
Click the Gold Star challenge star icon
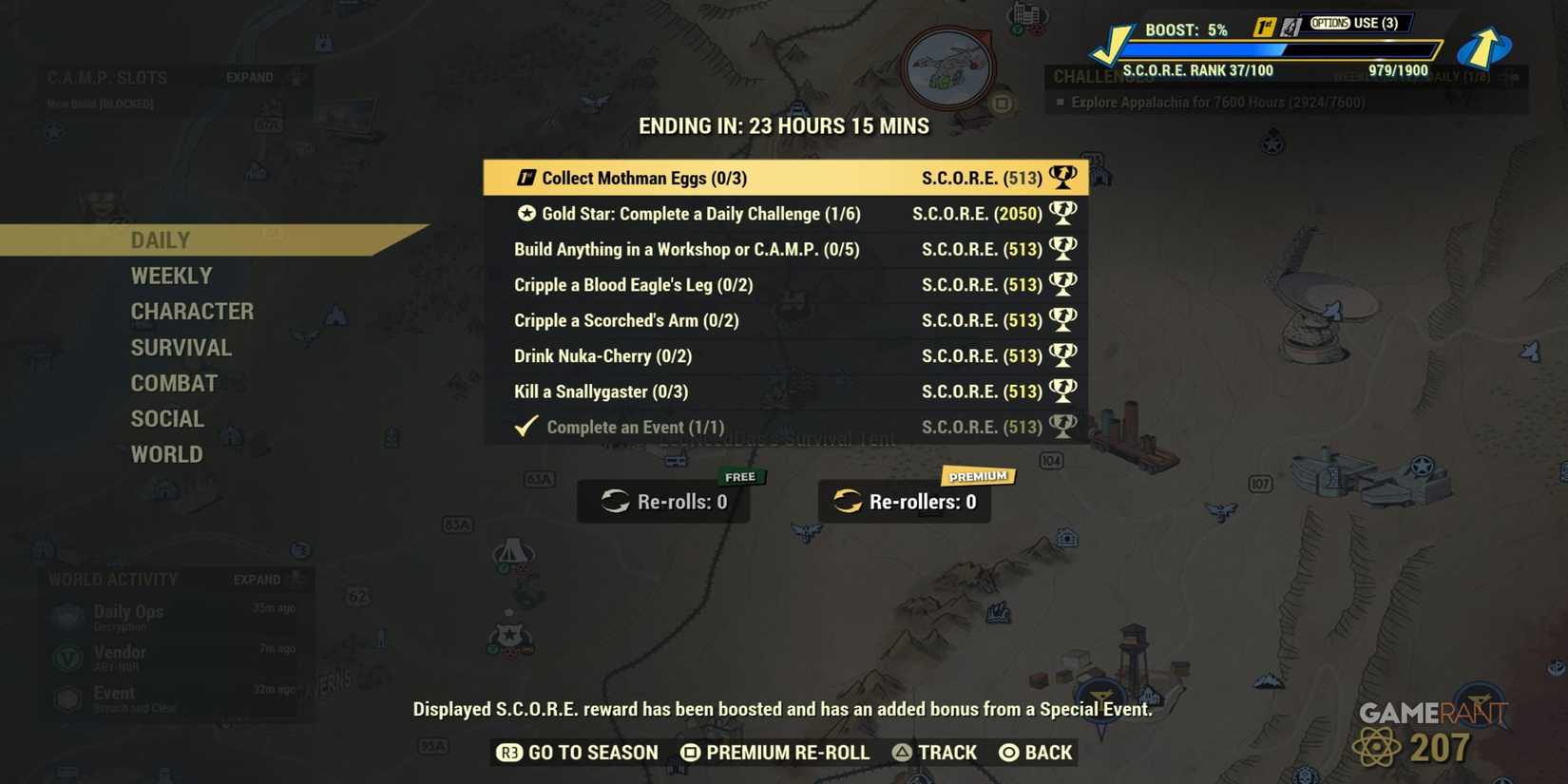pos(528,214)
